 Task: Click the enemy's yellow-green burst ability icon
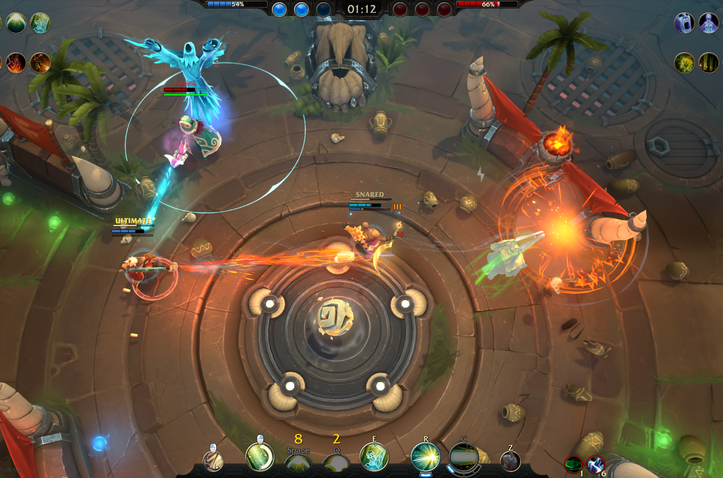(684, 62)
